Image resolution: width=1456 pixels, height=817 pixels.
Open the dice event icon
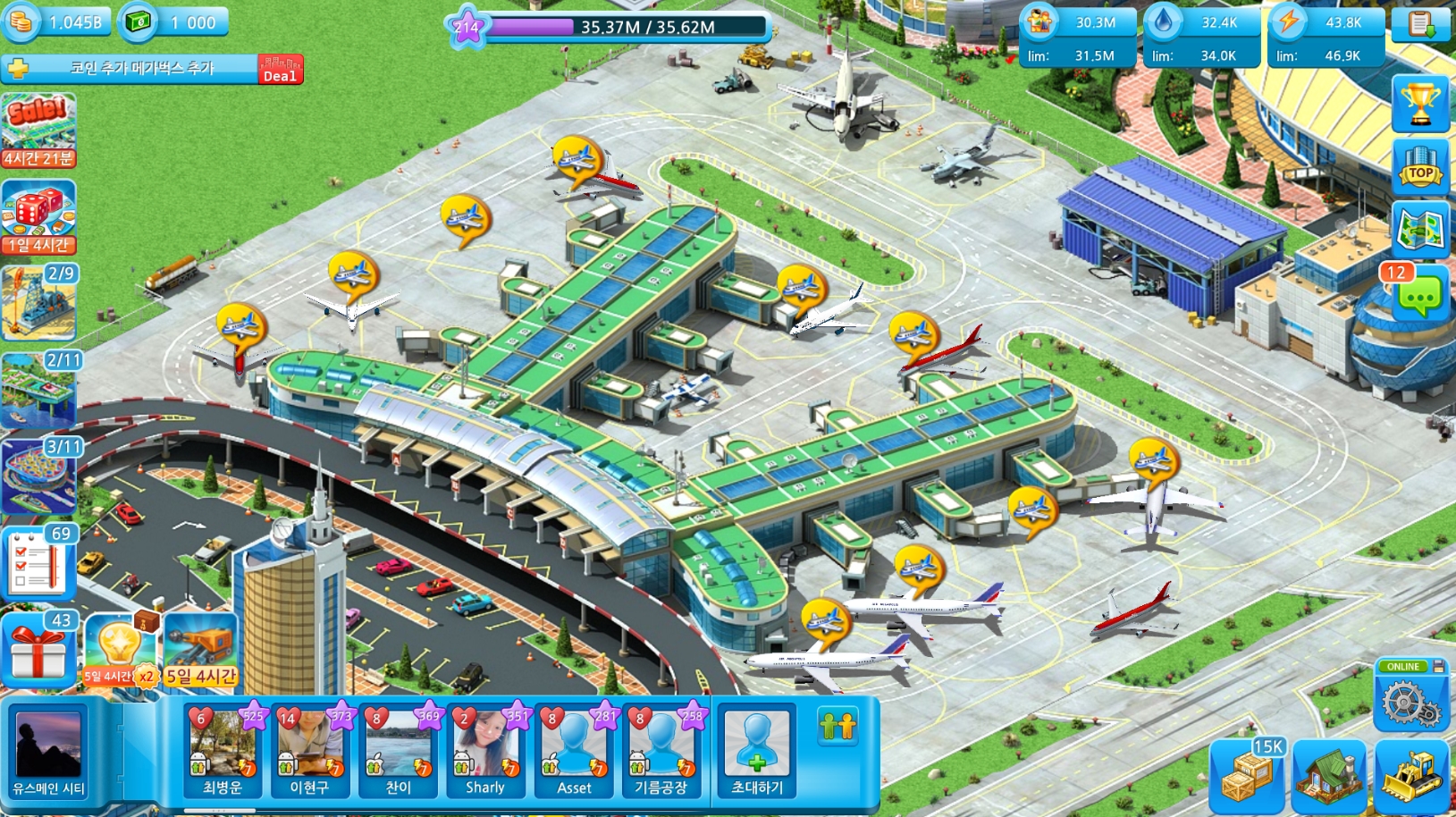[38, 216]
